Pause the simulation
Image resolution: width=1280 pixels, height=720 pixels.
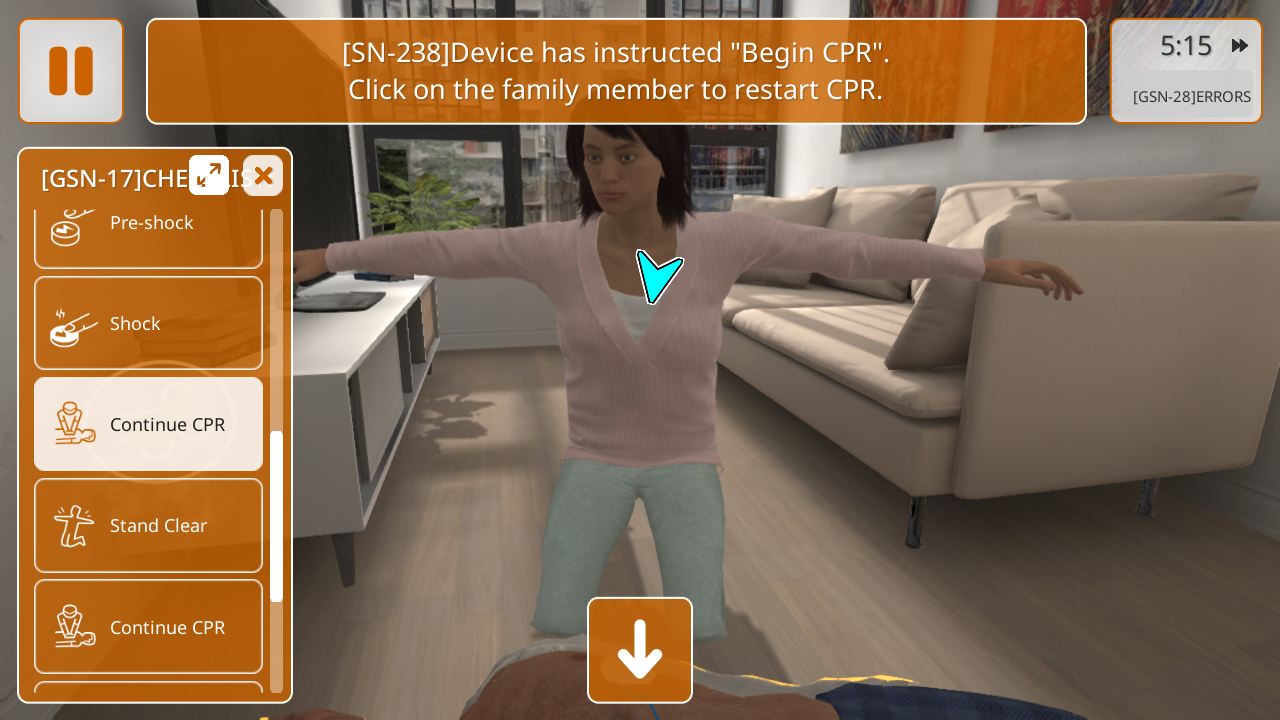coord(71,71)
